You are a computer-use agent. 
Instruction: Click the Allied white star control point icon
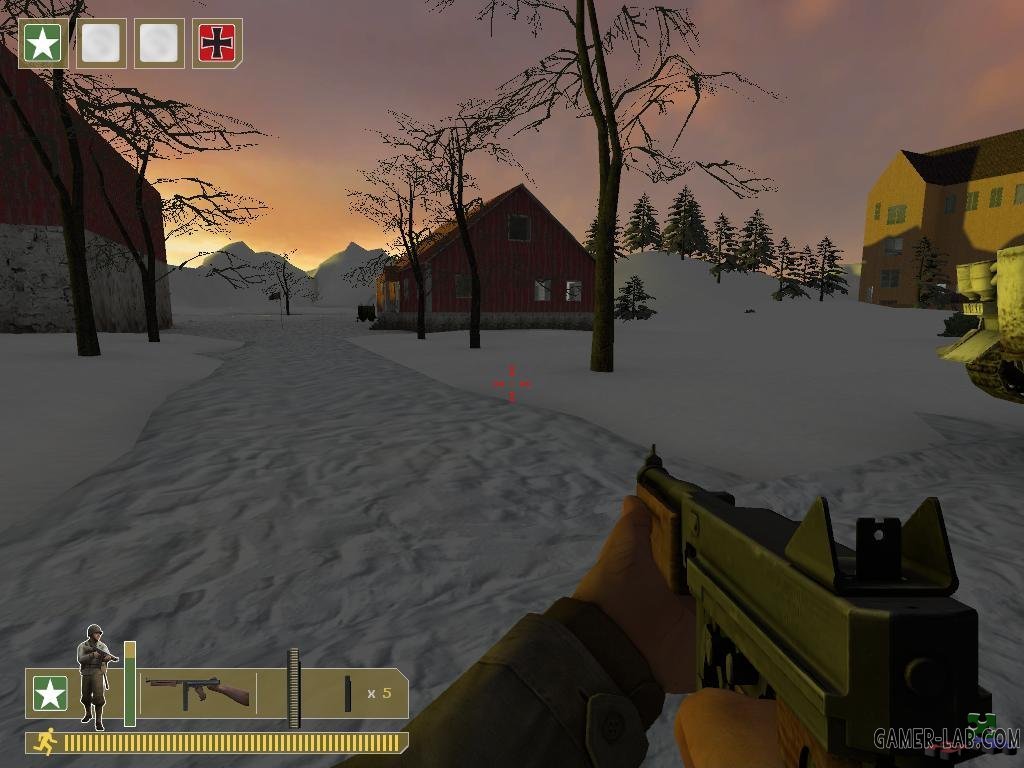click(x=43, y=43)
